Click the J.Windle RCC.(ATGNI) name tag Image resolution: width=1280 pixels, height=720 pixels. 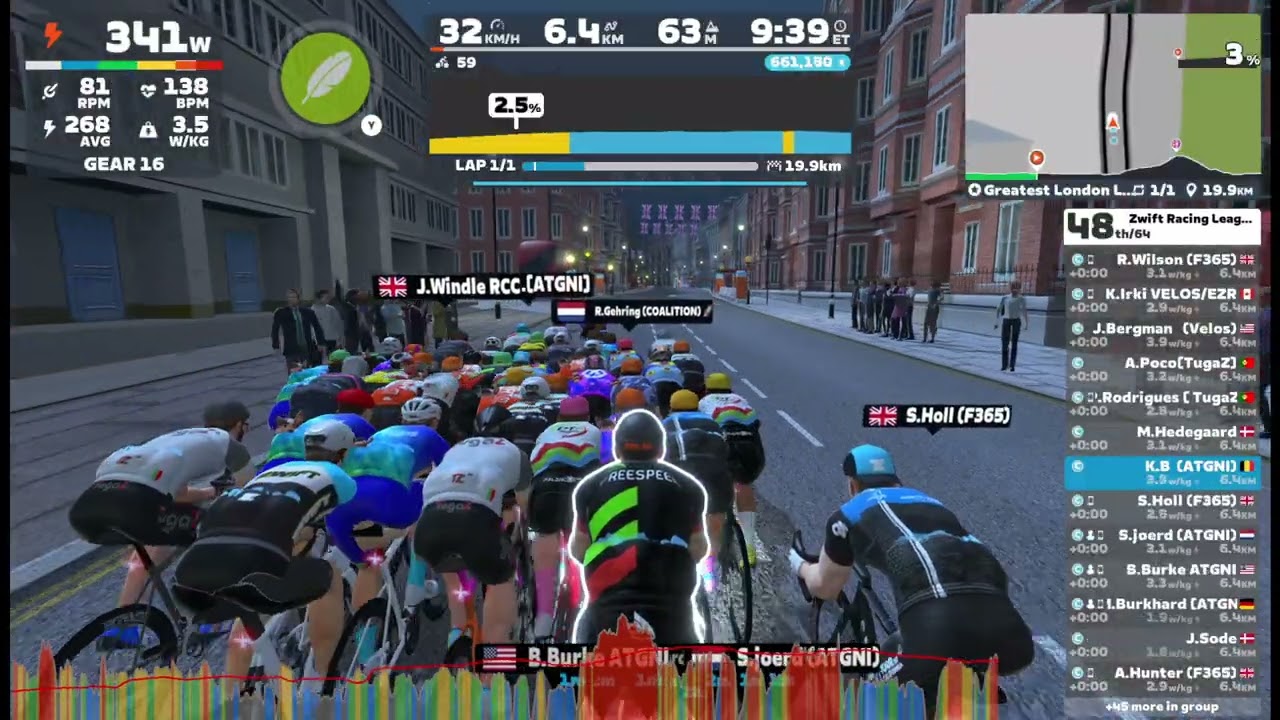(486, 287)
